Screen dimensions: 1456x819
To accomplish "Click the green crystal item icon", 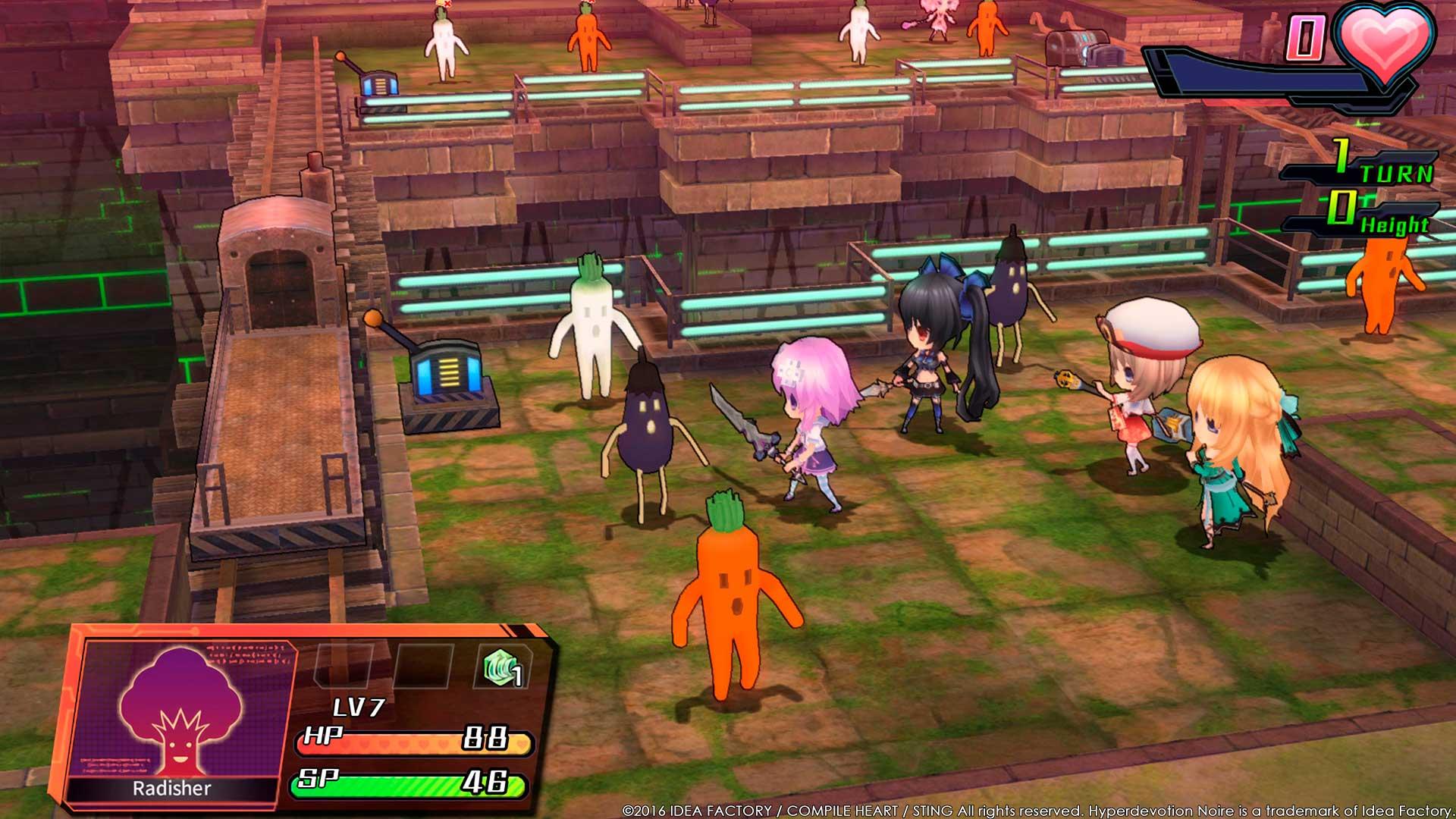I will [x=501, y=667].
